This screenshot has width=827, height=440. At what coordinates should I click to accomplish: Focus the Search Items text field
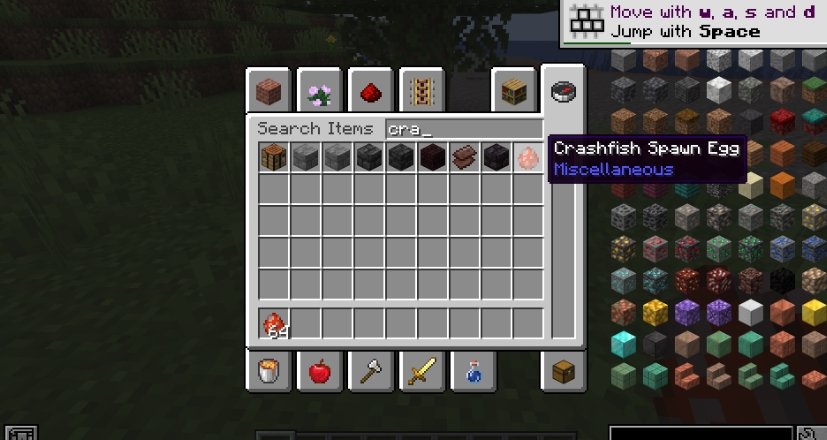coord(462,129)
